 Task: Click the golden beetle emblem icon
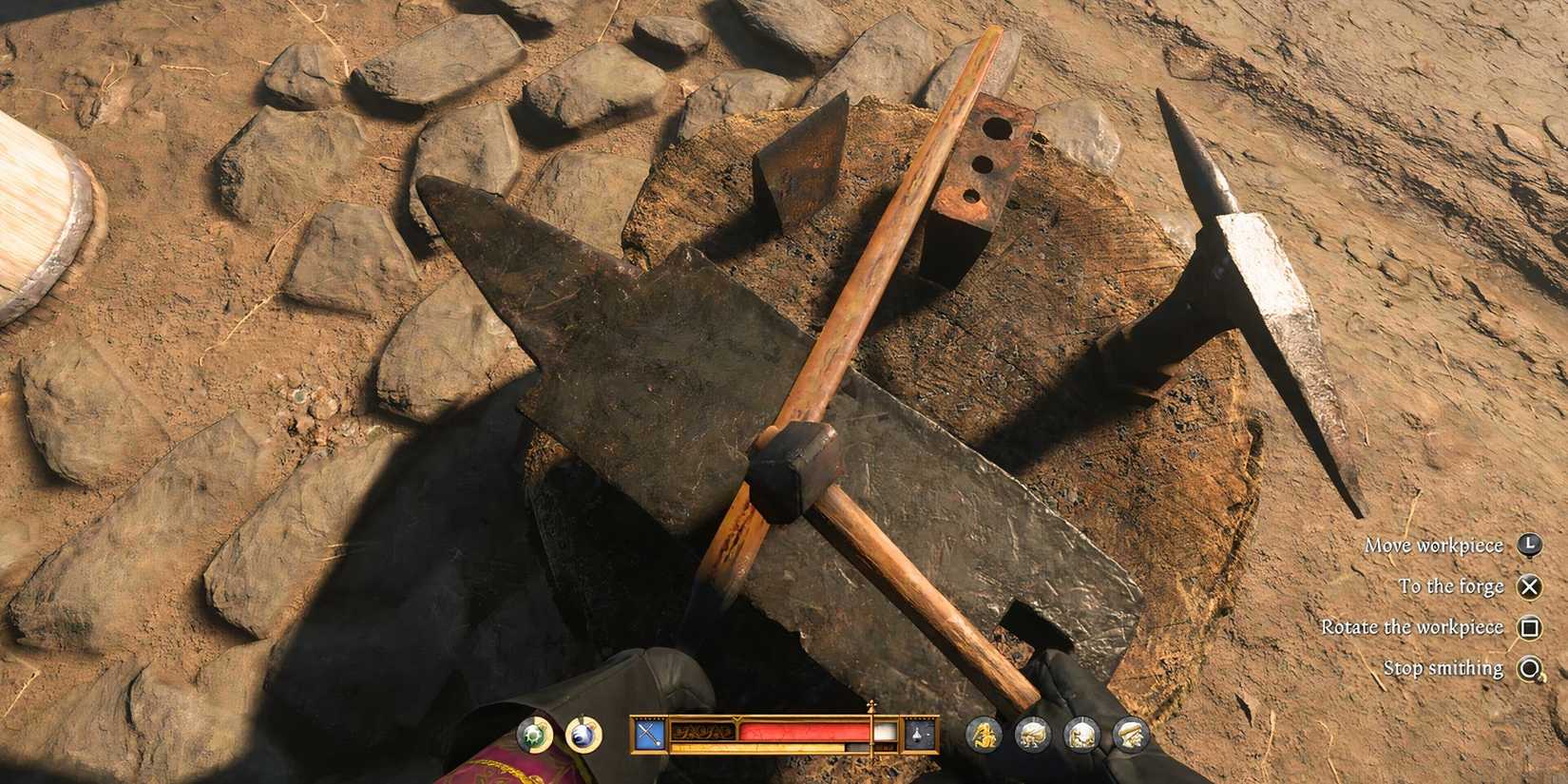point(1031,733)
